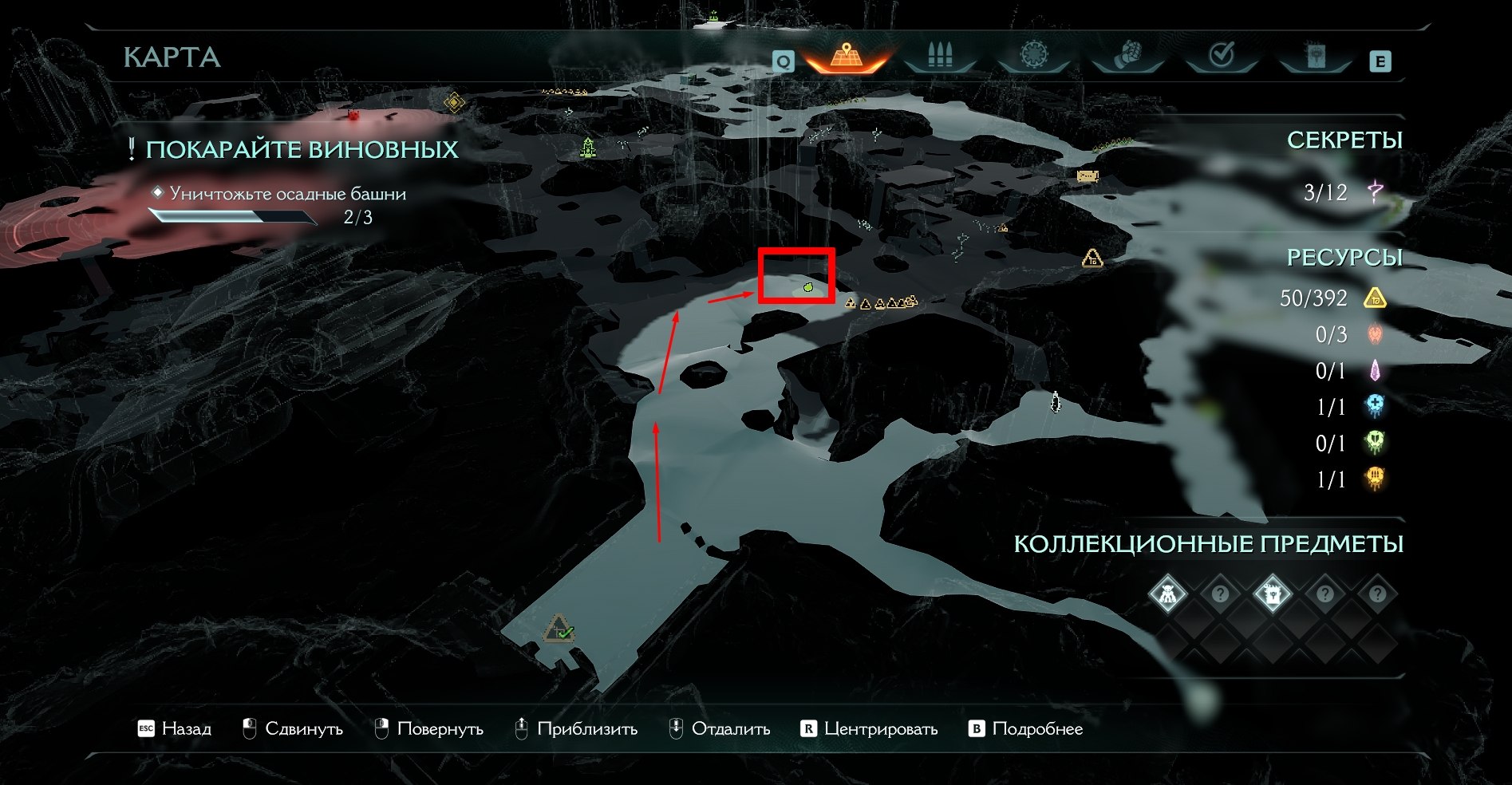Switch to the three-bullets arsenal tab
Image resolution: width=1512 pixels, height=785 pixels.
pyautogui.click(x=940, y=56)
